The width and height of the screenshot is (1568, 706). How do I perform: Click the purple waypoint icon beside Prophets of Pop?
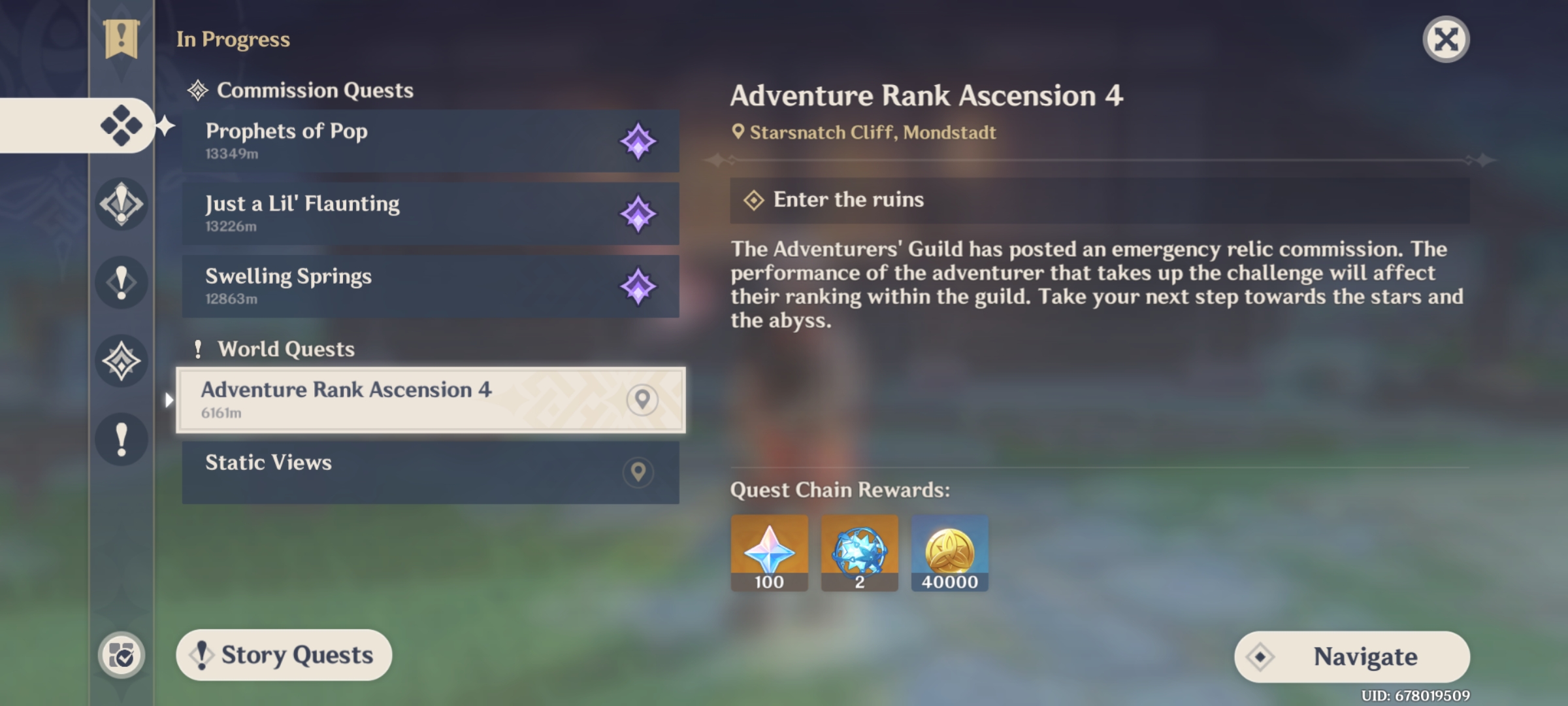pyautogui.click(x=638, y=142)
